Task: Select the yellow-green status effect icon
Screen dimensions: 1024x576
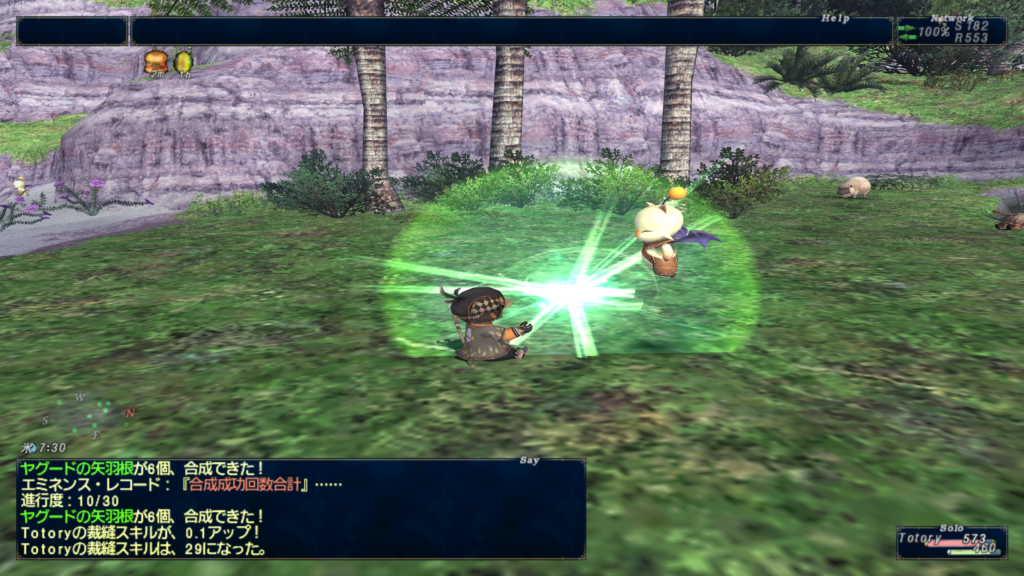Action: 183,62
